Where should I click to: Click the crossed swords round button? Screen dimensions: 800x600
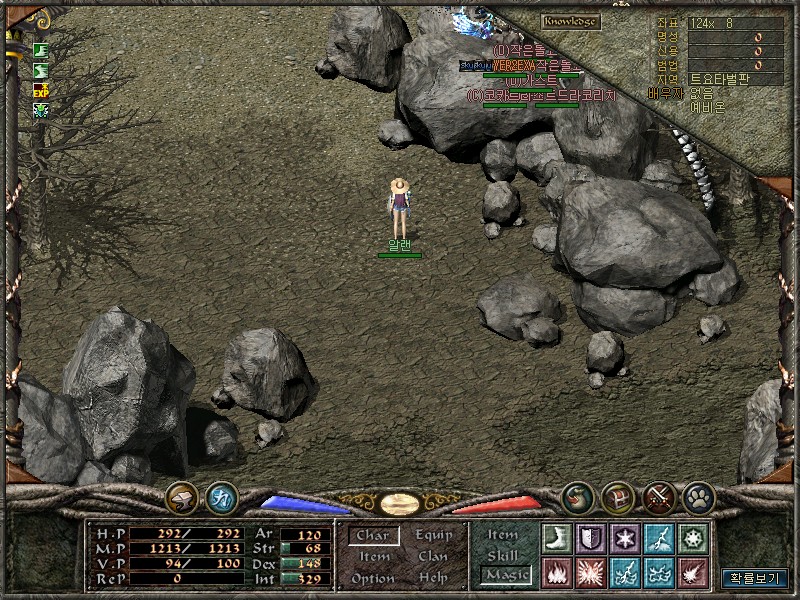click(659, 496)
